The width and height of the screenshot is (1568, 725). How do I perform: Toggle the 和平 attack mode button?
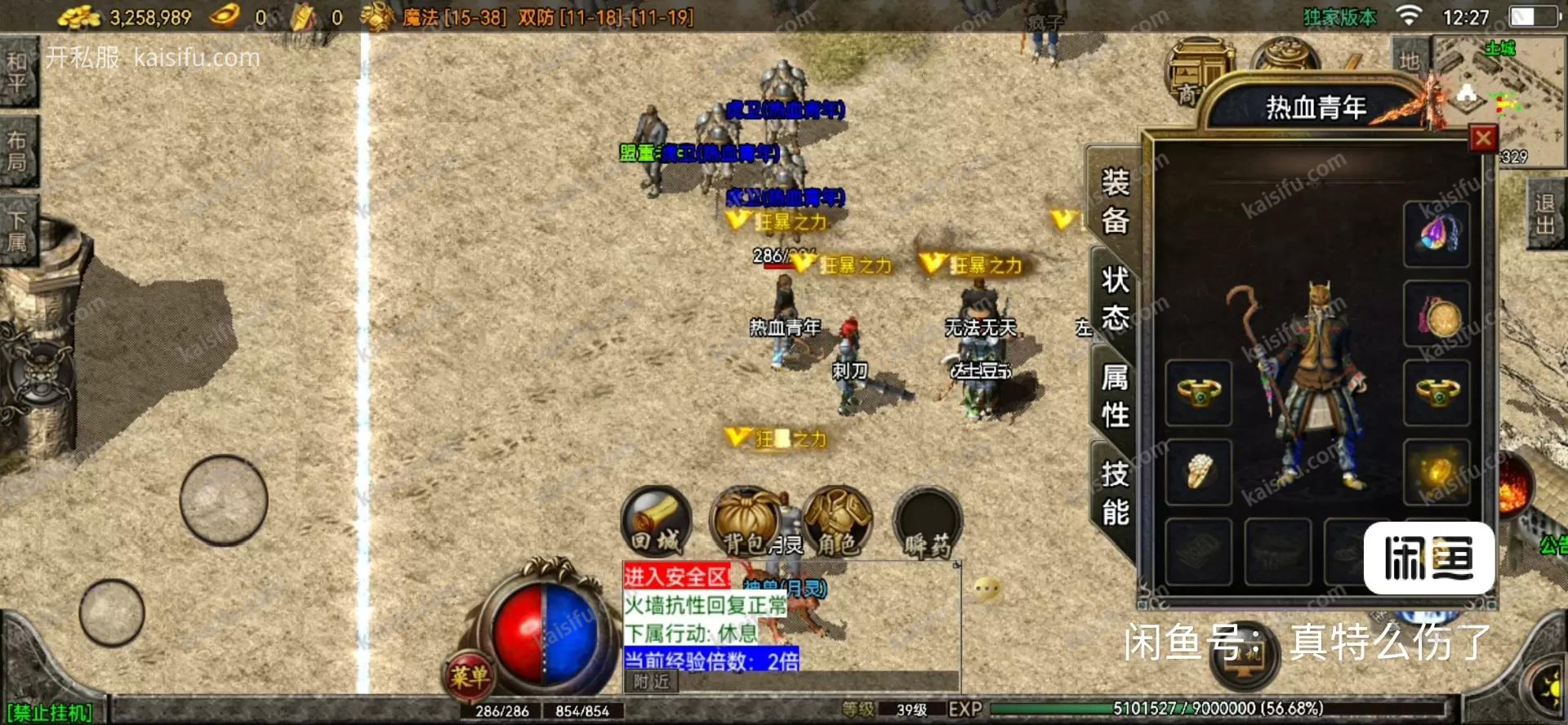tap(17, 72)
